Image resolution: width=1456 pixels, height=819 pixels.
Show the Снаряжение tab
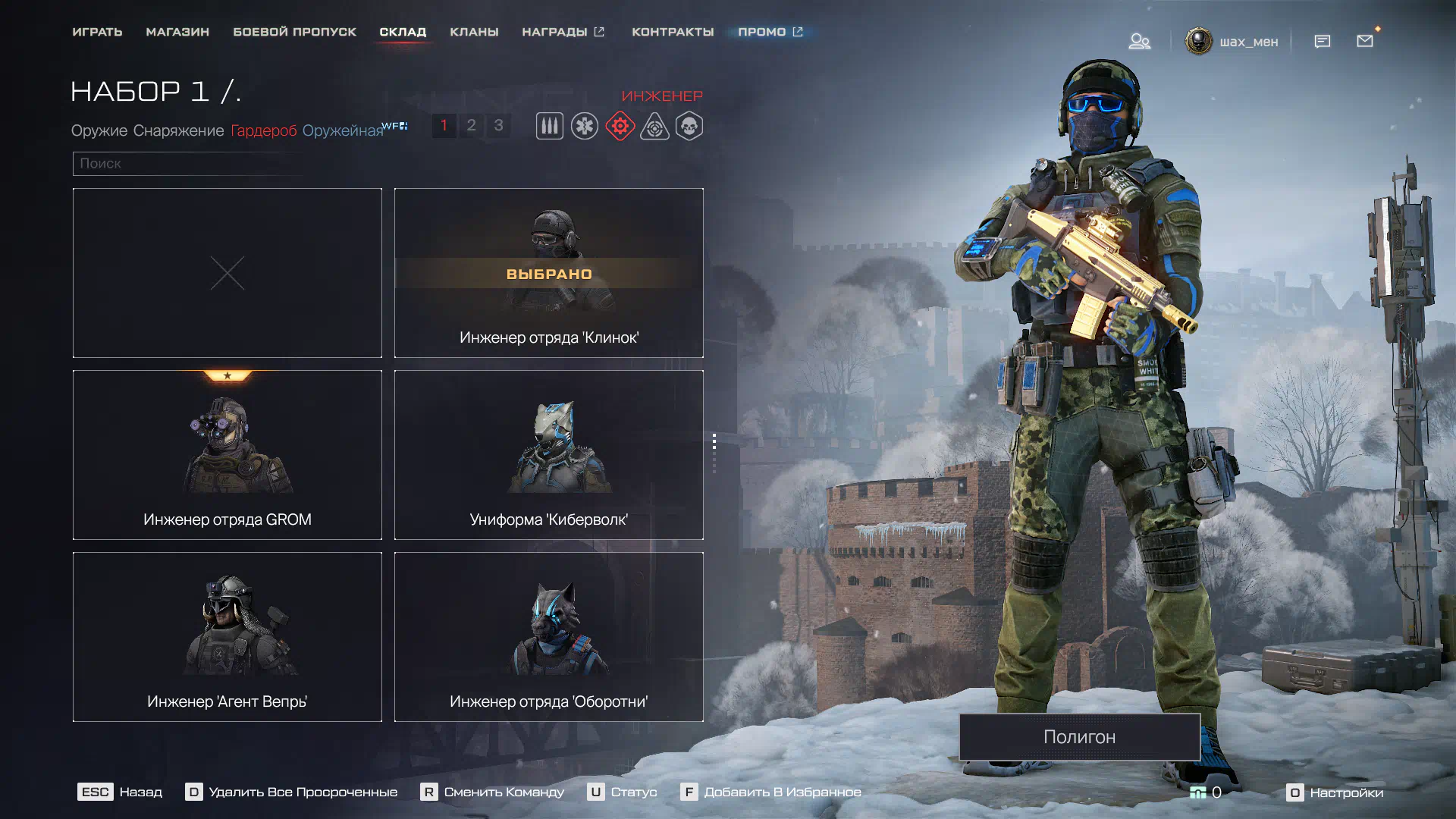[178, 130]
